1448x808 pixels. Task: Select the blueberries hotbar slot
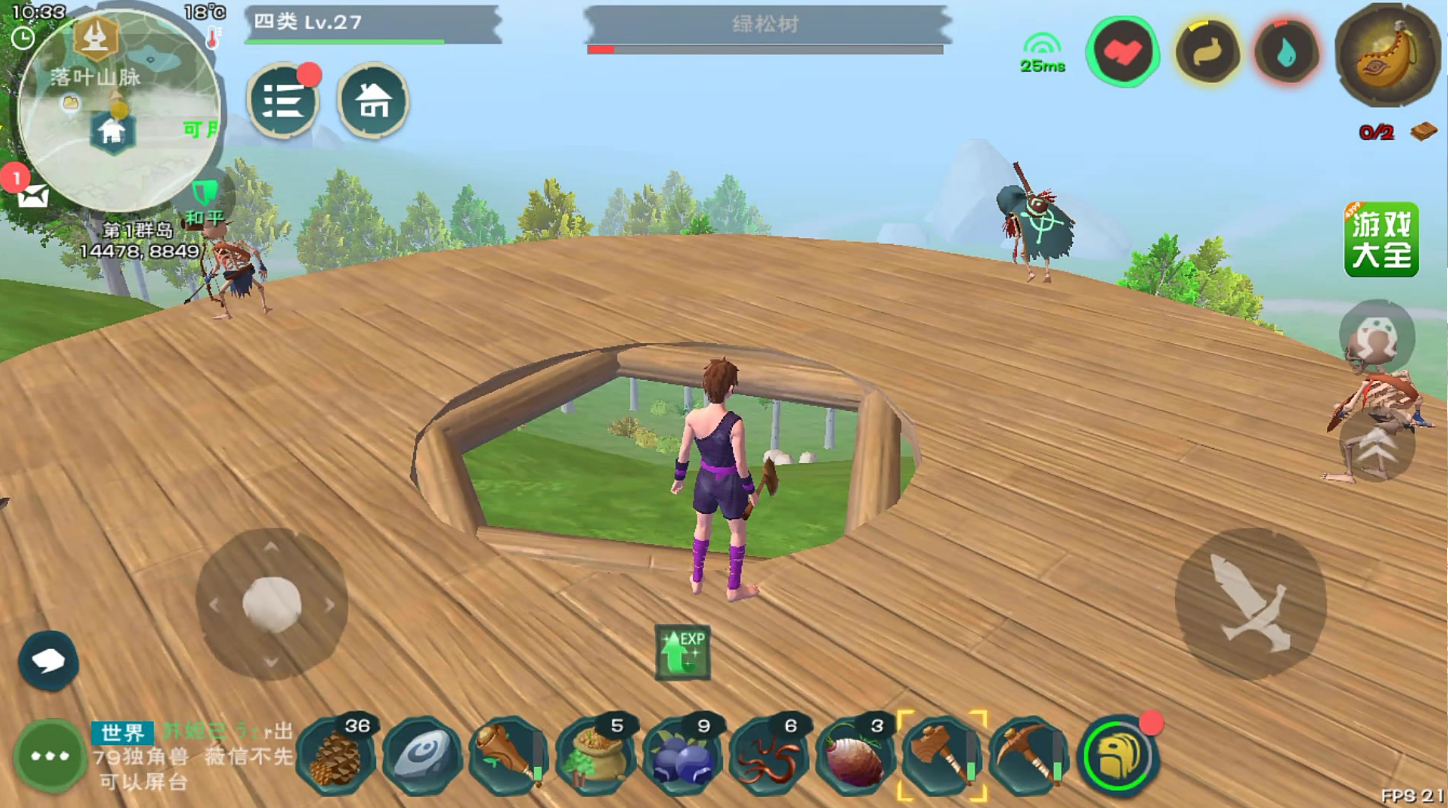(681, 758)
